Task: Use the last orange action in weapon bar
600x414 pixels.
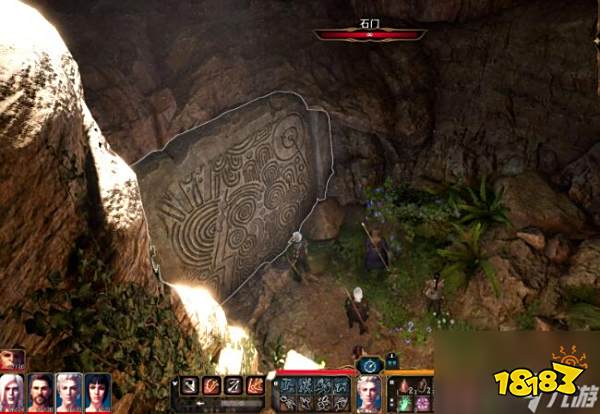Action: (256, 385)
